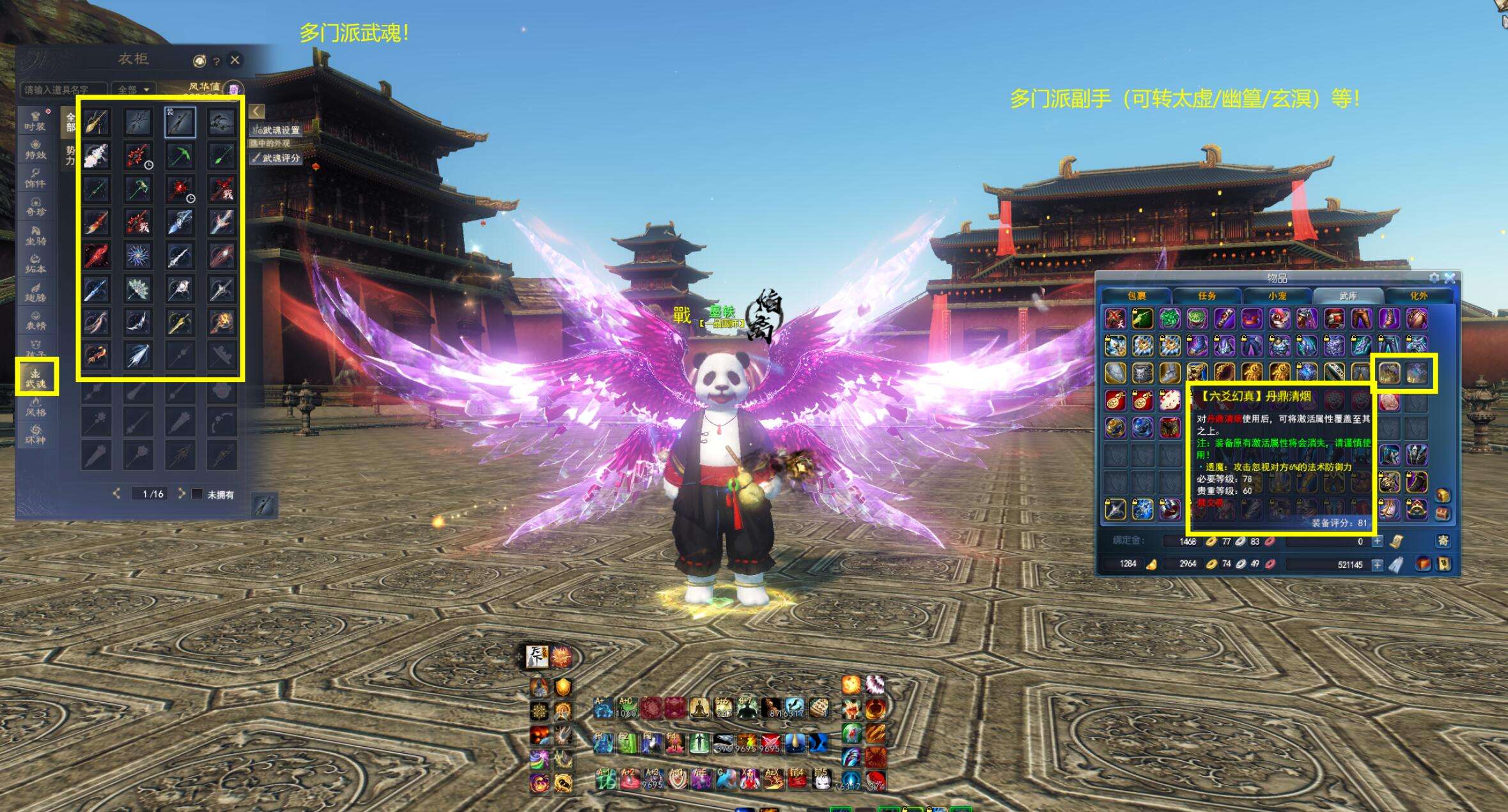Close the 衣柜 wardrobe panel
1508x812 pixels.
tap(235, 60)
